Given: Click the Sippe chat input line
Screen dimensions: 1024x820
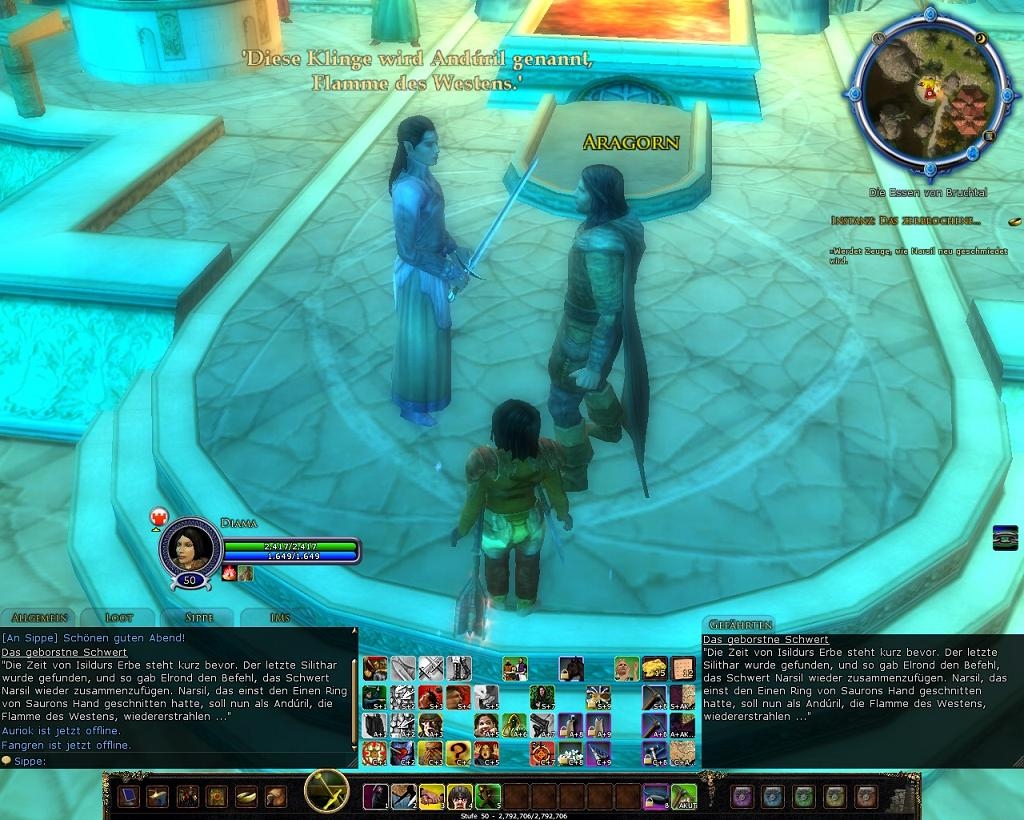Looking at the screenshot, I should click(180, 760).
